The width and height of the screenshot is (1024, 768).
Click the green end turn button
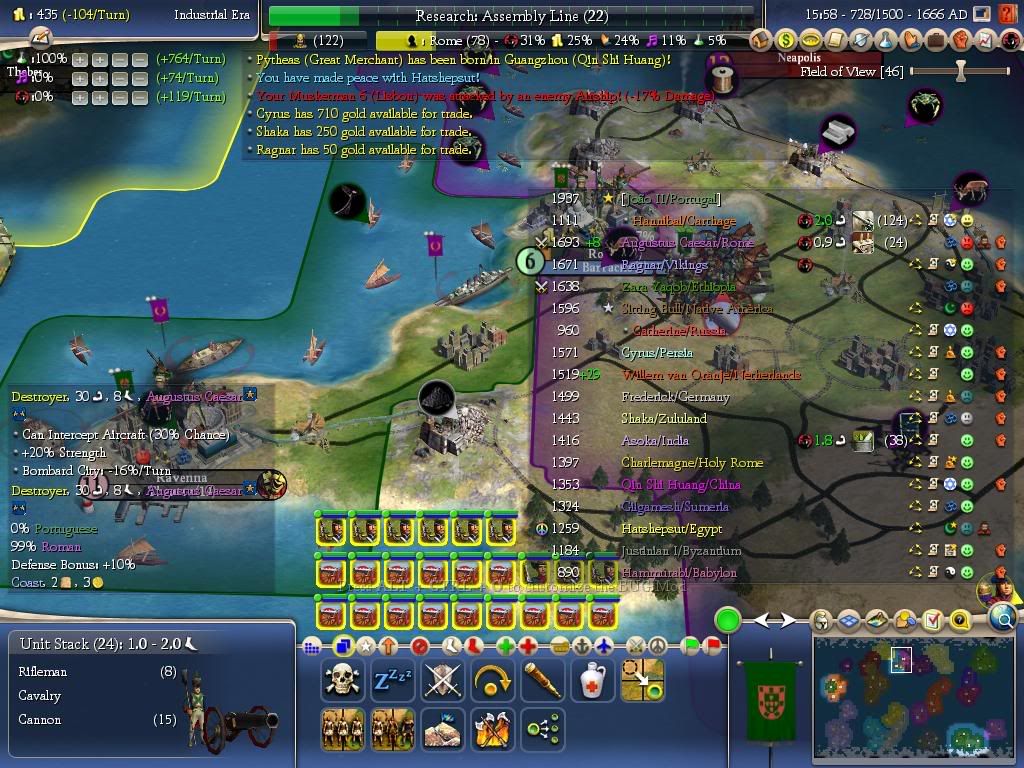click(x=727, y=620)
